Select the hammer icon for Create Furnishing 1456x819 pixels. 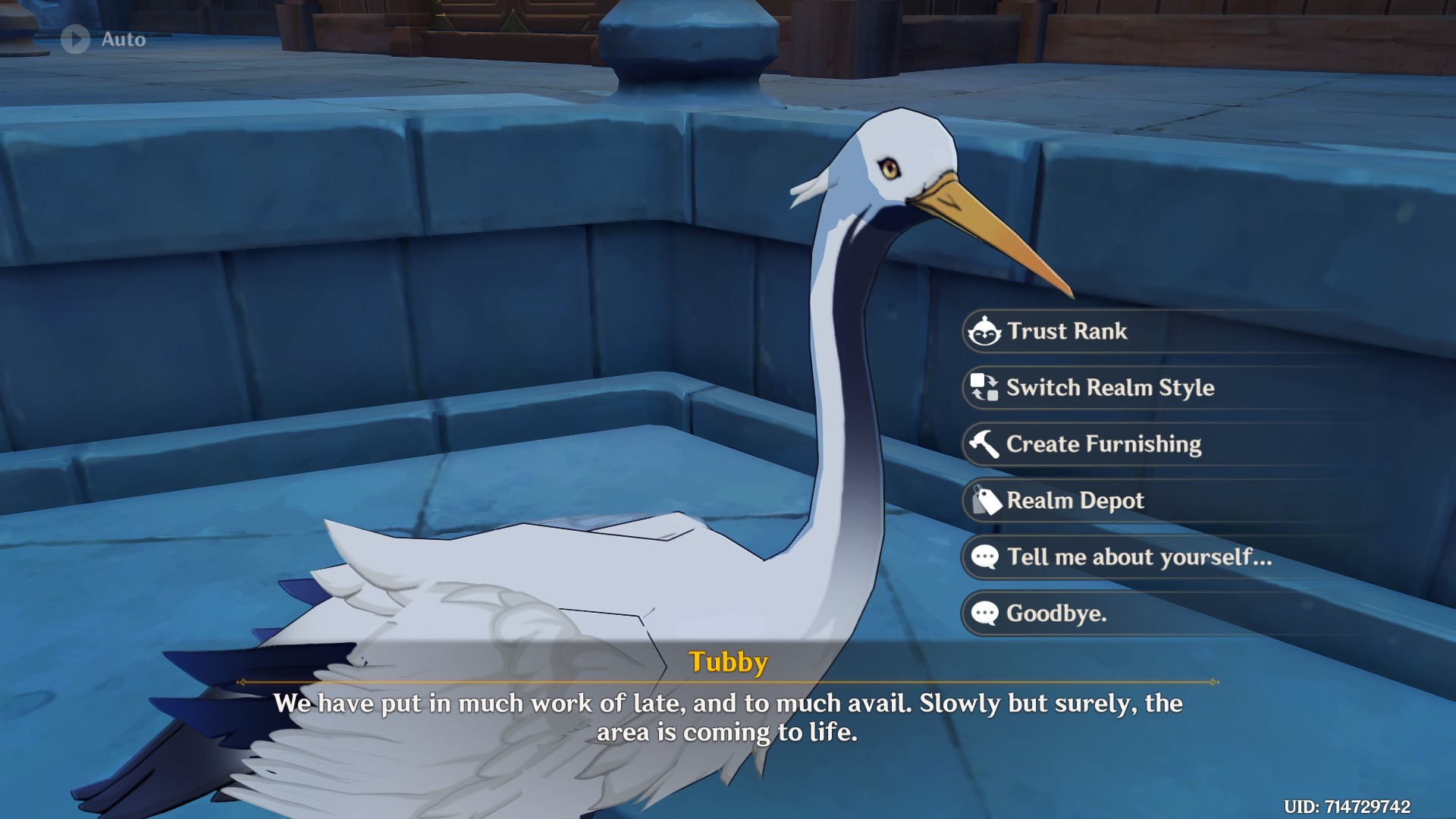(x=984, y=444)
